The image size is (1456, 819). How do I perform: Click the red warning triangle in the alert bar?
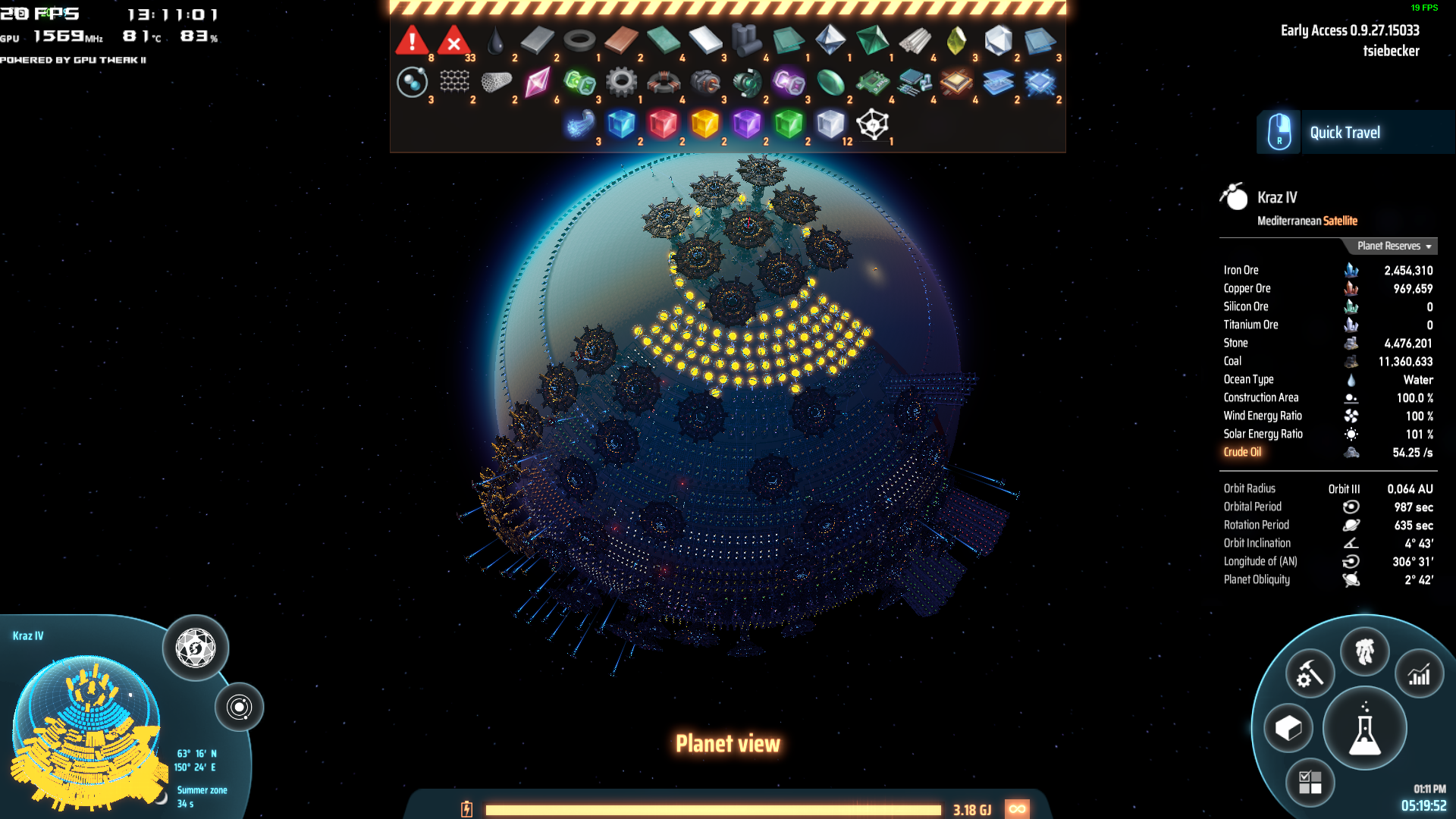[x=410, y=41]
